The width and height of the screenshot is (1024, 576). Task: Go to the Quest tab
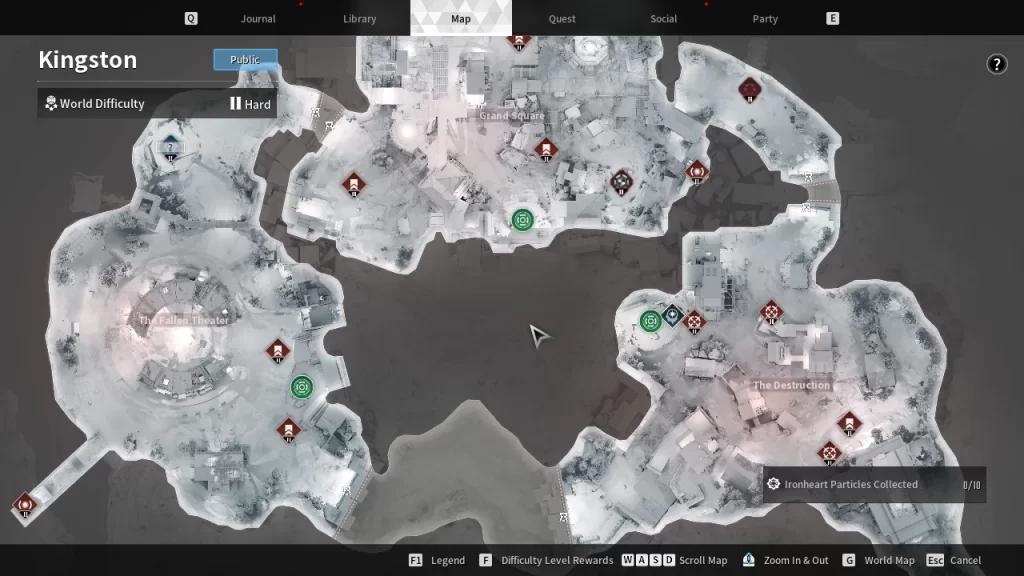pyautogui.click(x=562, y=19)
